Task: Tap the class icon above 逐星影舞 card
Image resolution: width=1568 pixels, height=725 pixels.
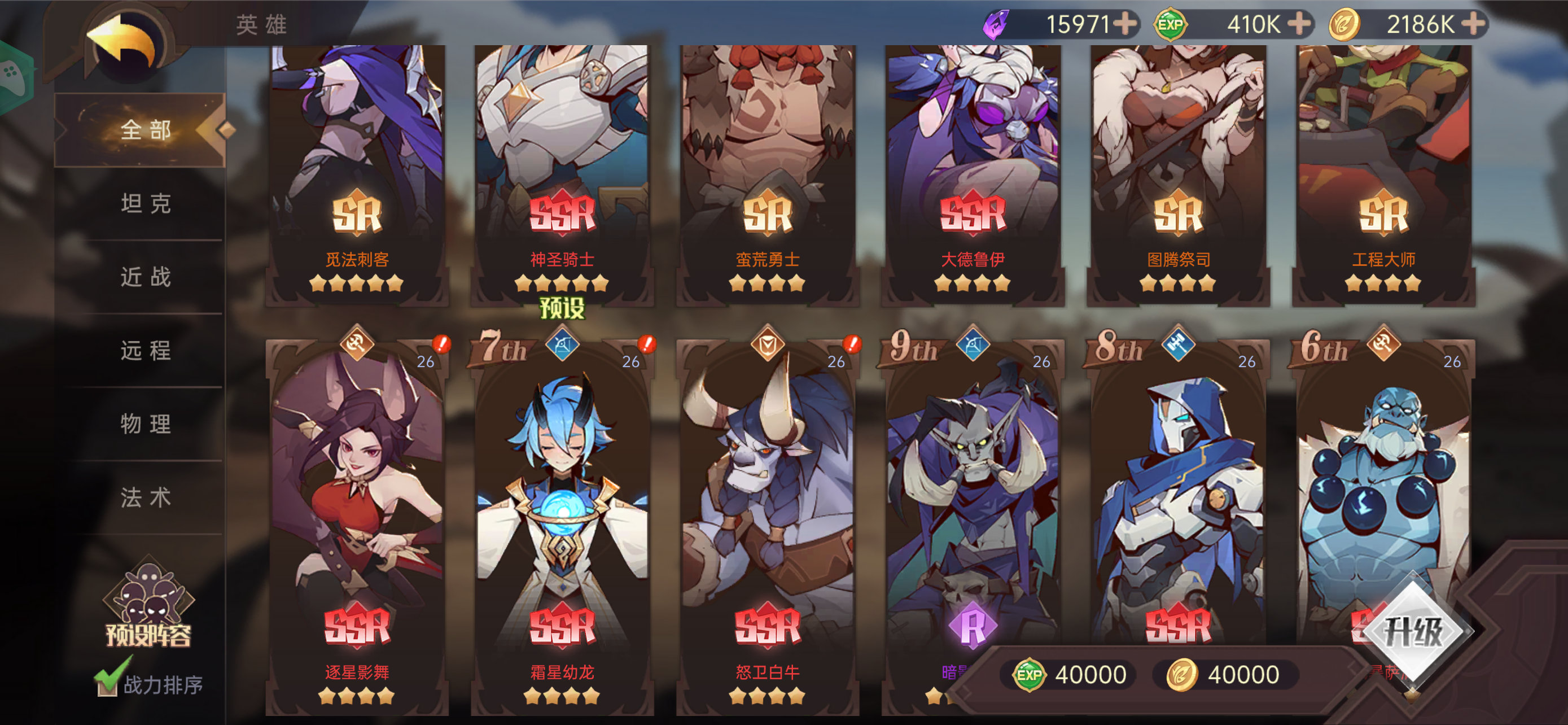Action: coord(357,344)
